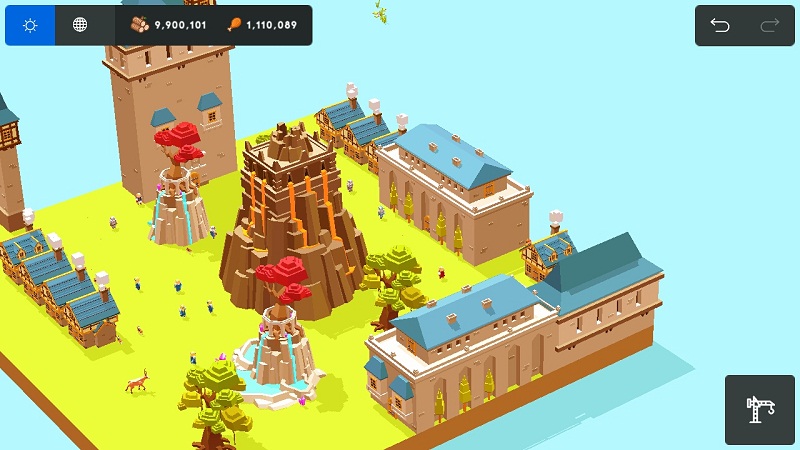Toggle the sun day/night button
Screen dimensions: 800x450
pos(30,25)
